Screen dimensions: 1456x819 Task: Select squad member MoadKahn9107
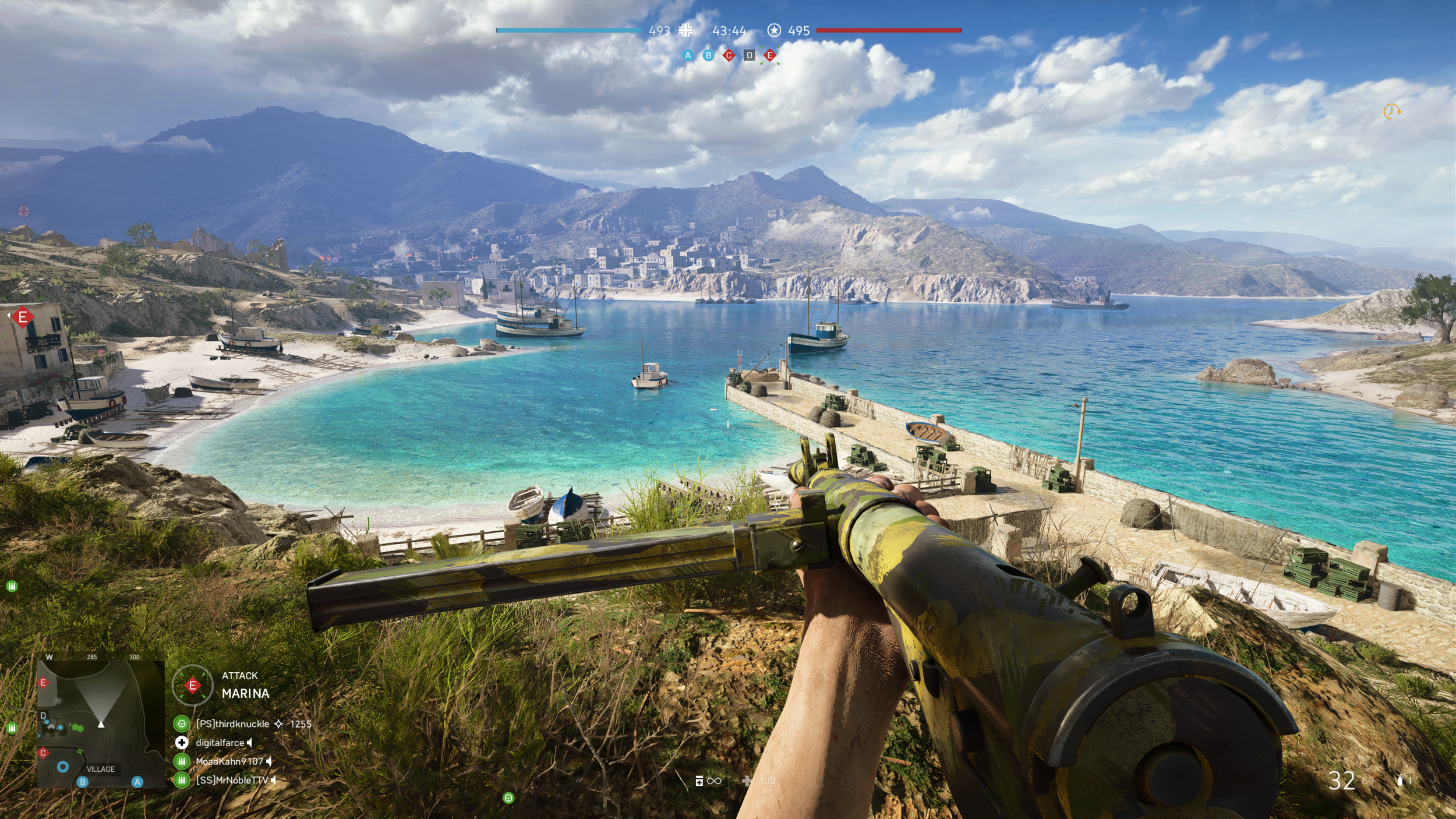click(229, 761)
